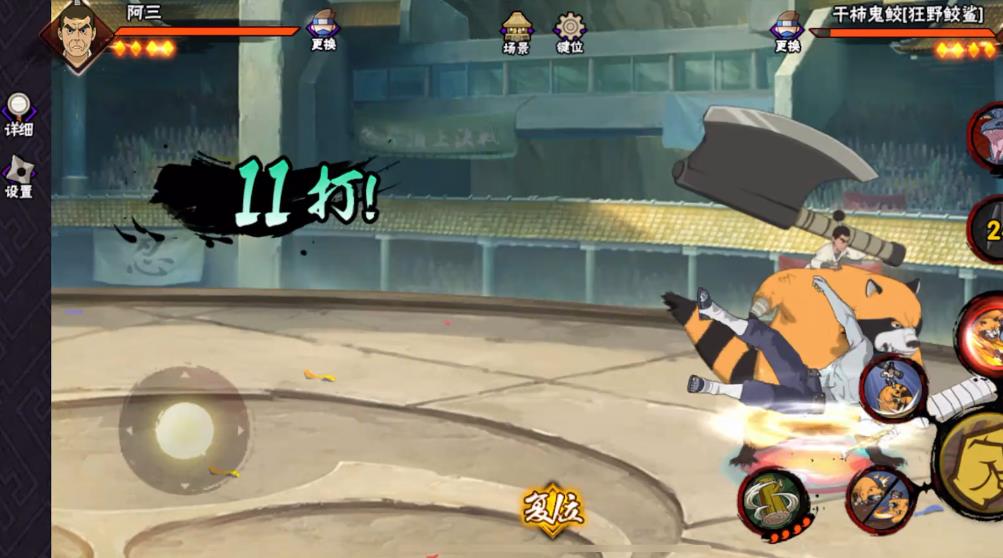Open the 场景 scene selector
Viewport: 1003px width, 558px height.
pyautogui.click(x=516, y=32)
